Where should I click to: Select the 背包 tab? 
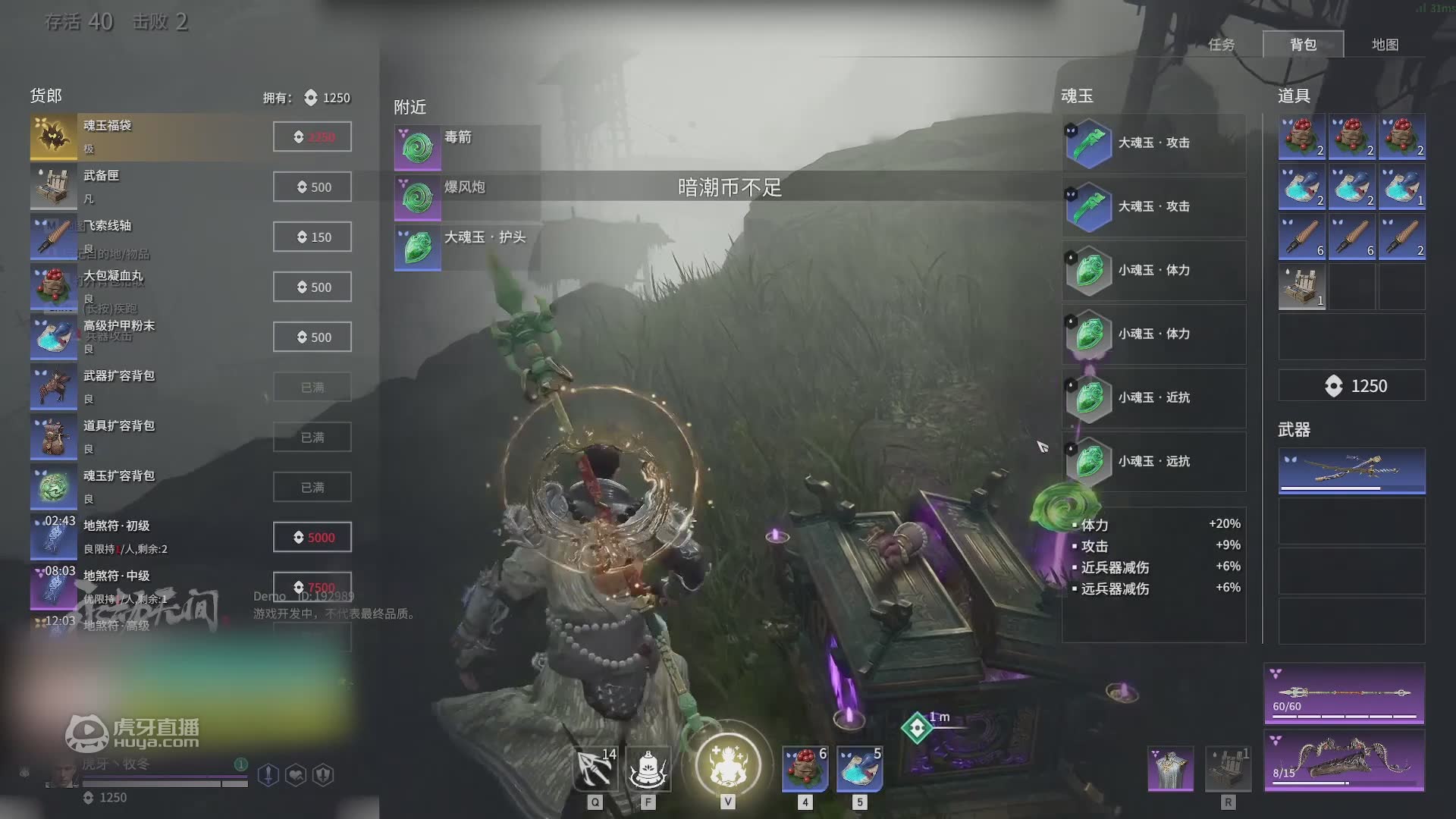tap(1303, 45)
